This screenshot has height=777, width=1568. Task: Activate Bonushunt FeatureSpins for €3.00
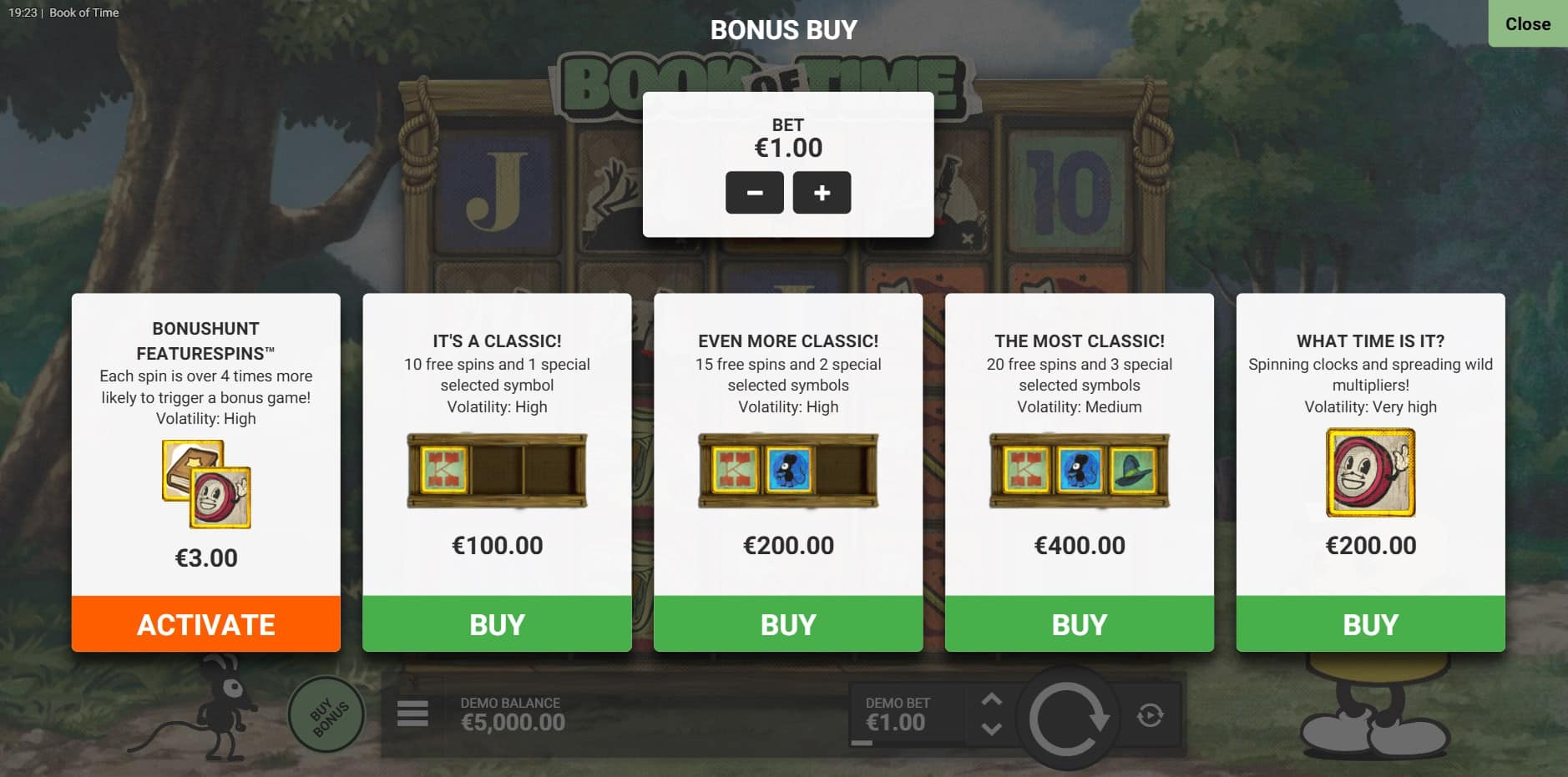(206, 624)
